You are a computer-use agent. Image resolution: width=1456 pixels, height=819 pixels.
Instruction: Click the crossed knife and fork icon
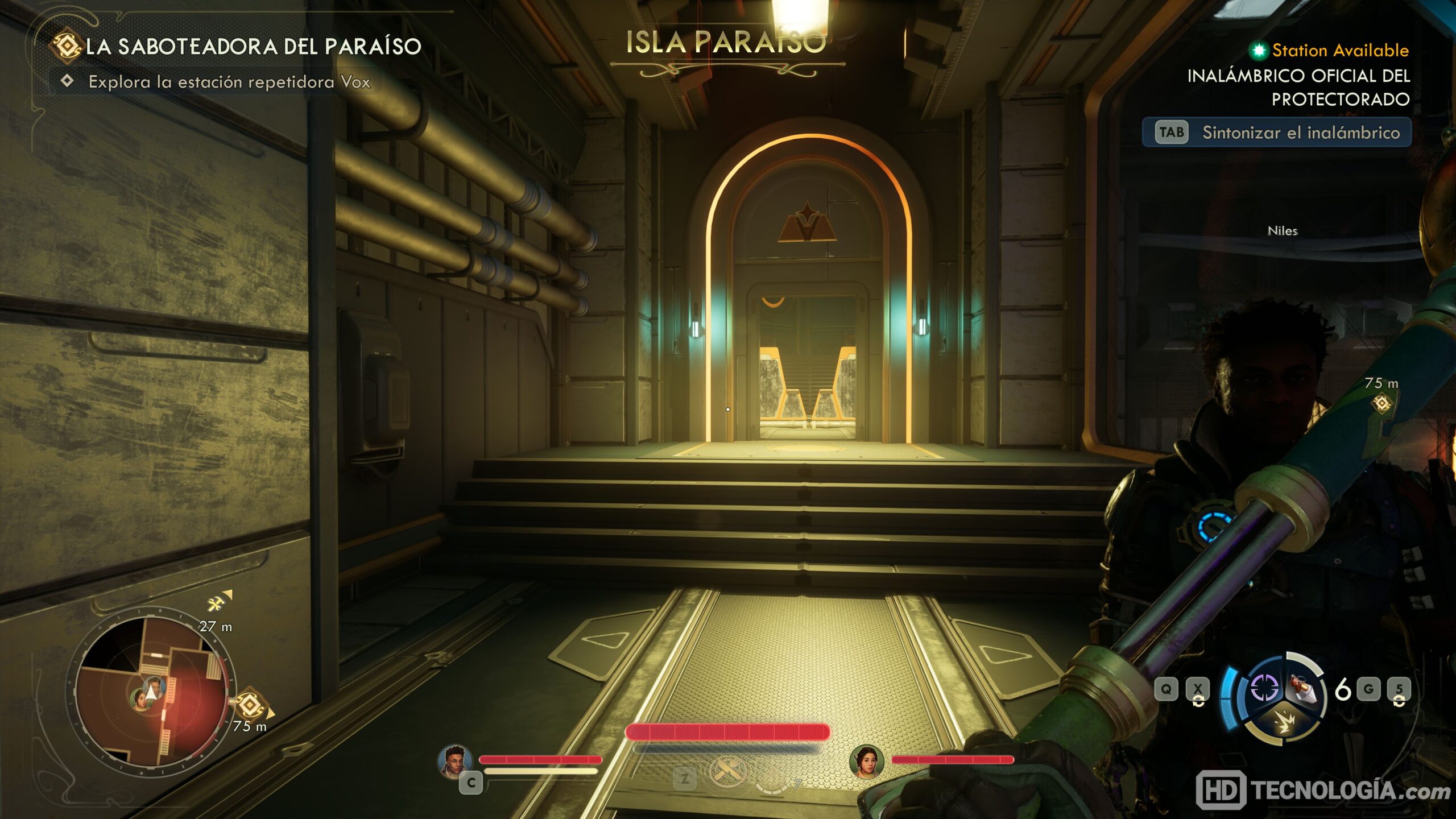click(726, 772)
